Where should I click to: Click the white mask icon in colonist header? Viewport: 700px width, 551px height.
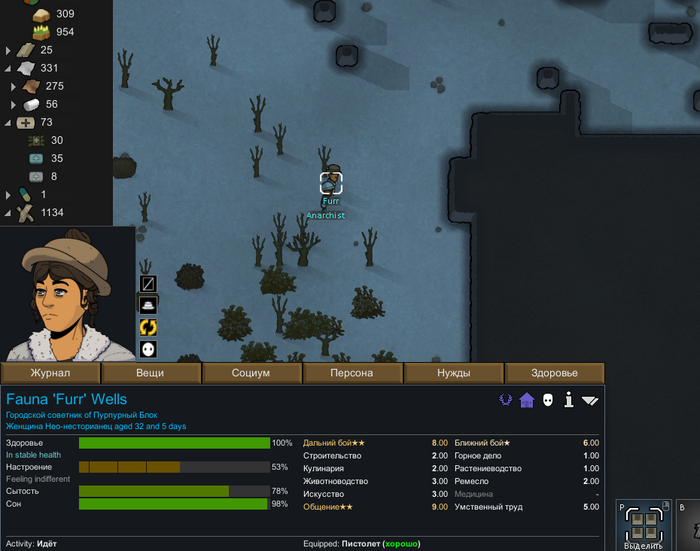point(548,400)
